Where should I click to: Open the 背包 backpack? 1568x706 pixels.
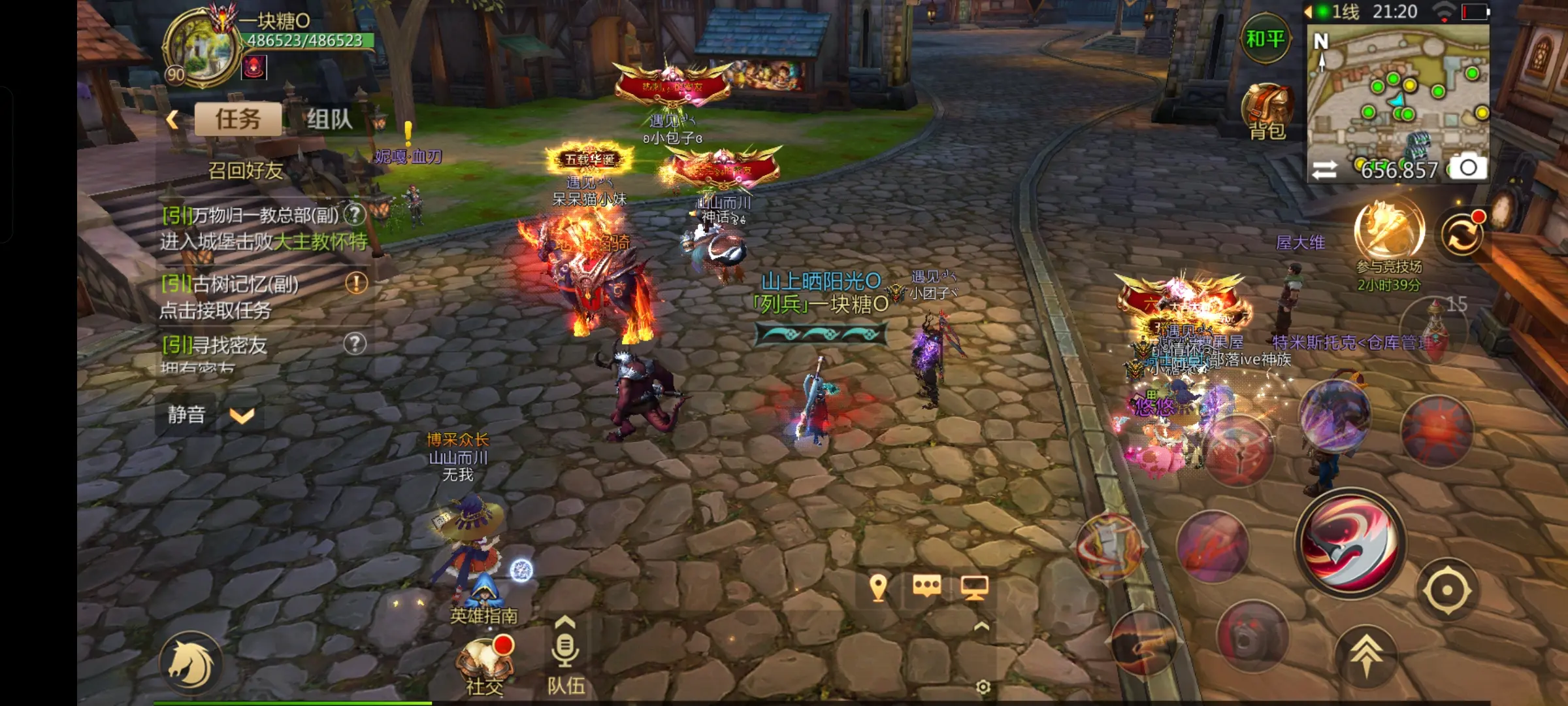click(1267, 112)
